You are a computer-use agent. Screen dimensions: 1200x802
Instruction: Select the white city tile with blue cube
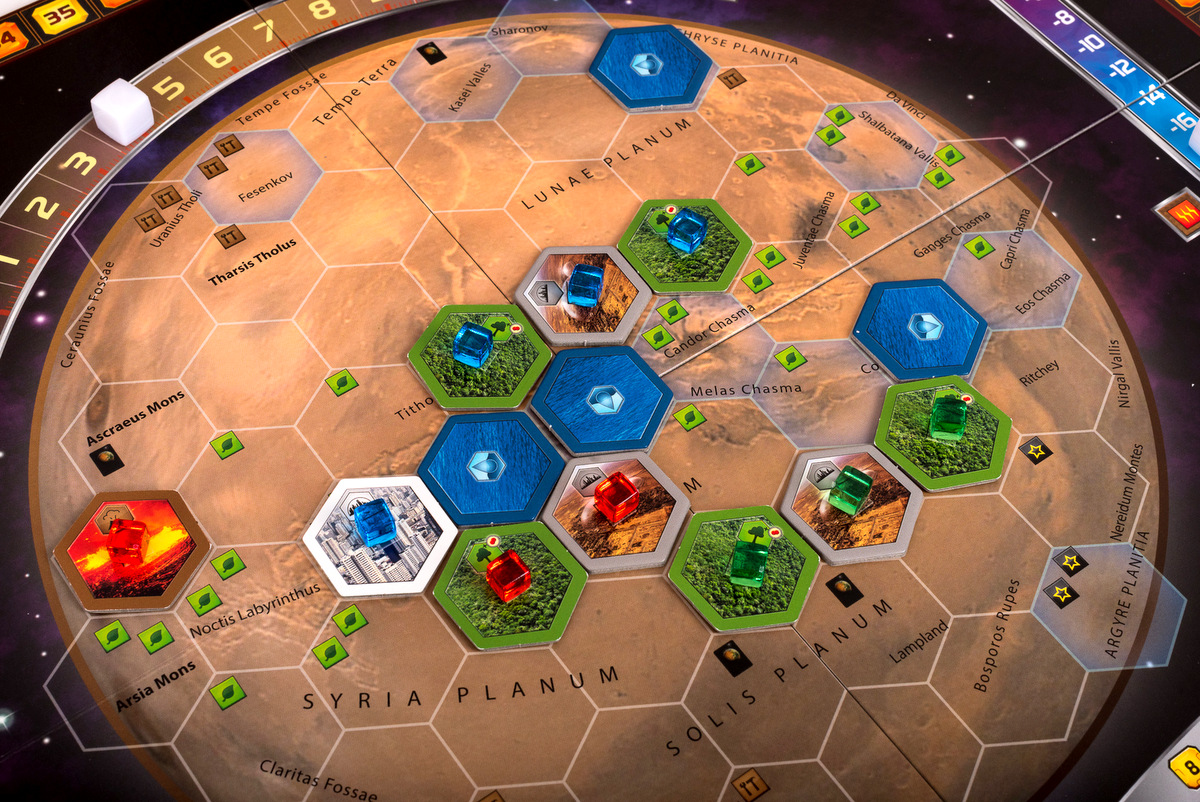point(371,537)
